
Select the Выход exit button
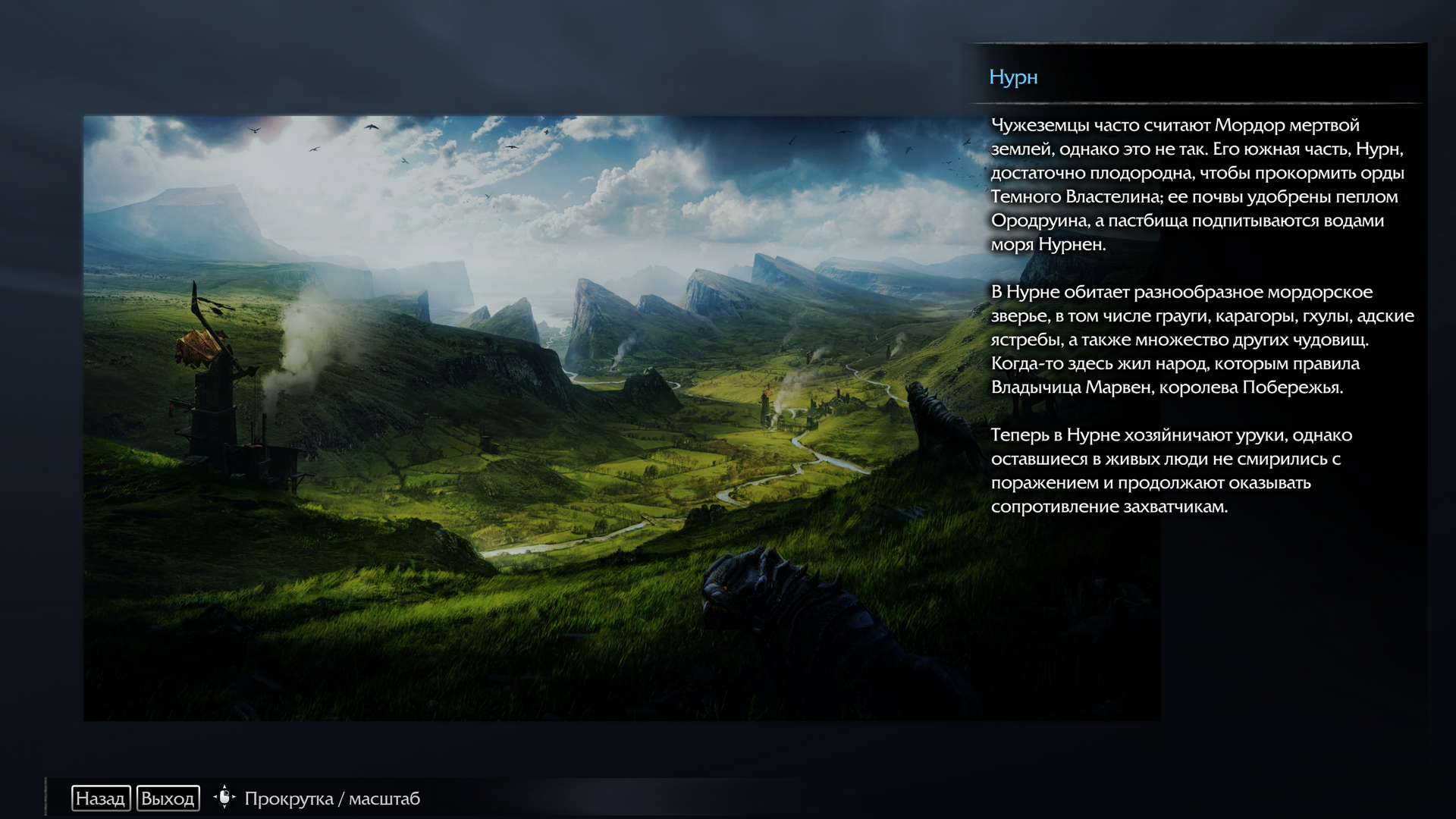[x=168, y=799]
